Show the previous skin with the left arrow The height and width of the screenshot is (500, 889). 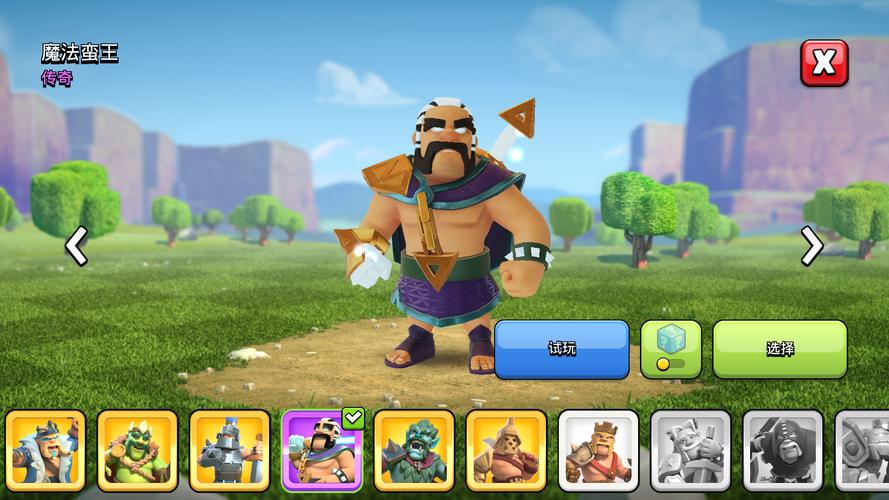(x=76, y=246)
